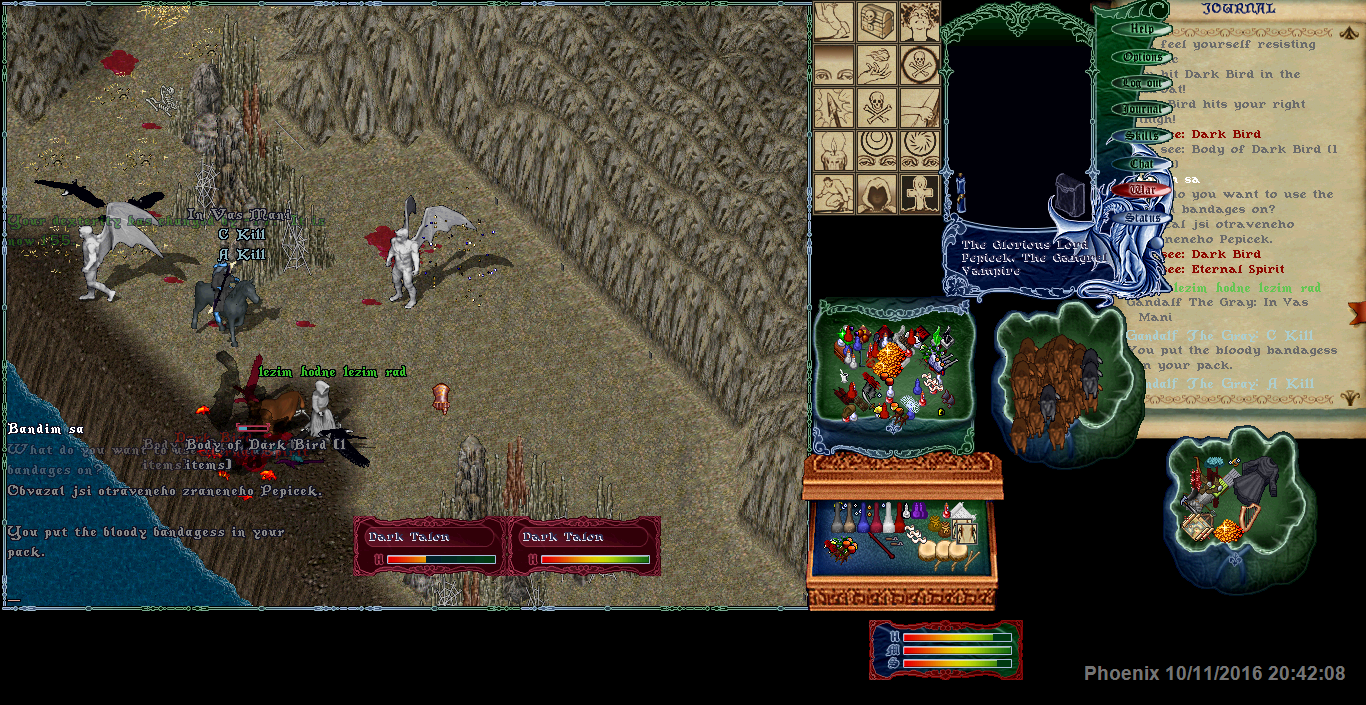The width and height of the screenshot is (1366, 705).
Task: Click the Log out button
Action: tap(1141, 84)
